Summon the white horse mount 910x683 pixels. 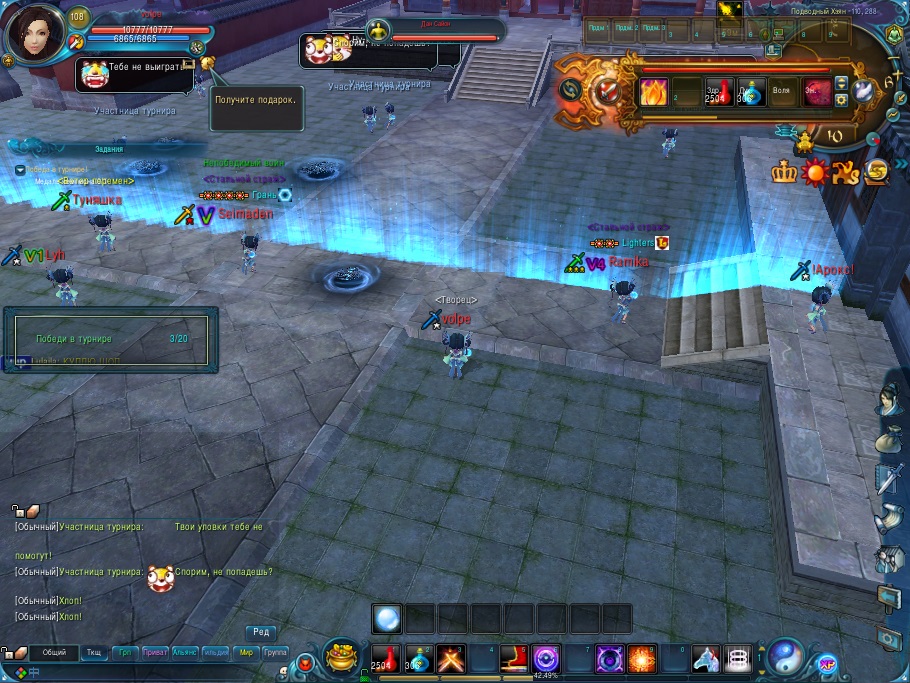tap(706, 658)
